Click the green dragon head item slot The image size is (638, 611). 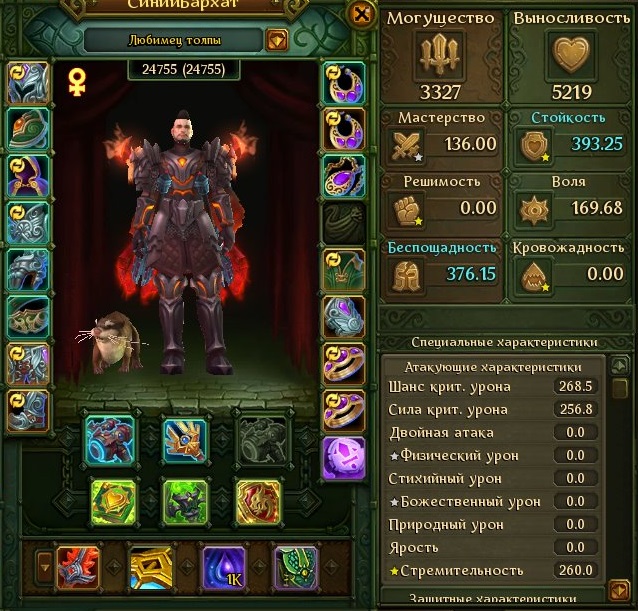click(x=295, y=567)
